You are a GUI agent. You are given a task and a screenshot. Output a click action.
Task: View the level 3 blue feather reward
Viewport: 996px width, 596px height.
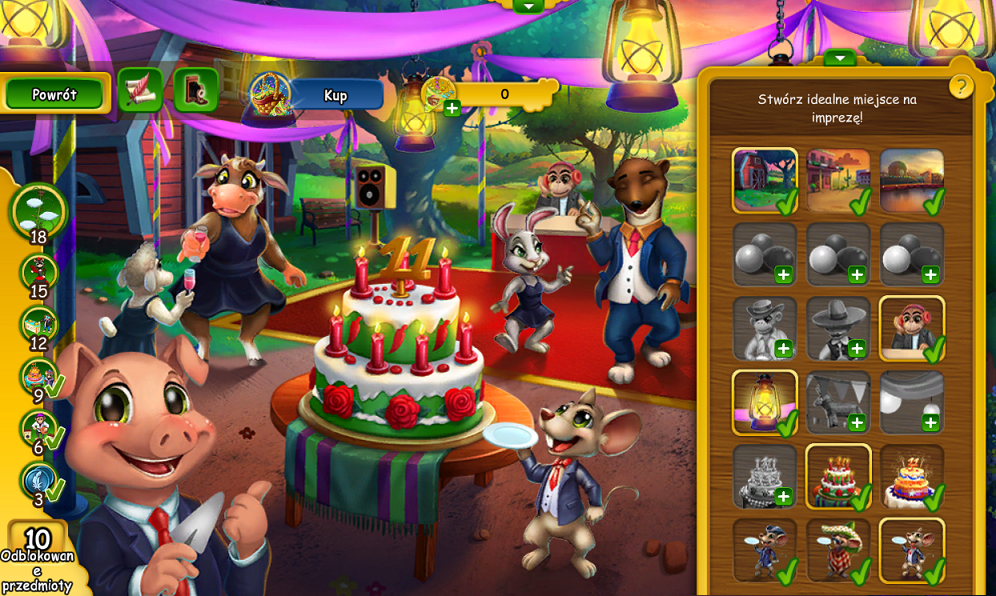pos(39,482)
